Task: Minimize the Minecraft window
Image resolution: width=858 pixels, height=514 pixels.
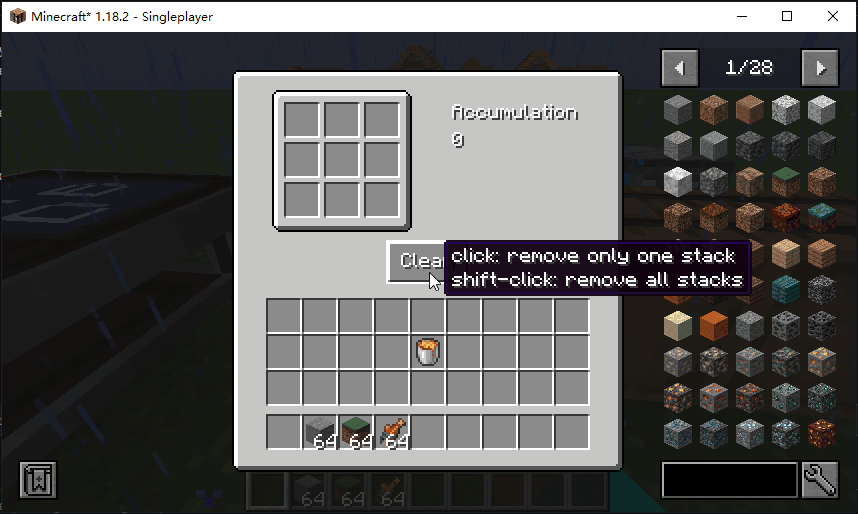Action: [741, 16]
